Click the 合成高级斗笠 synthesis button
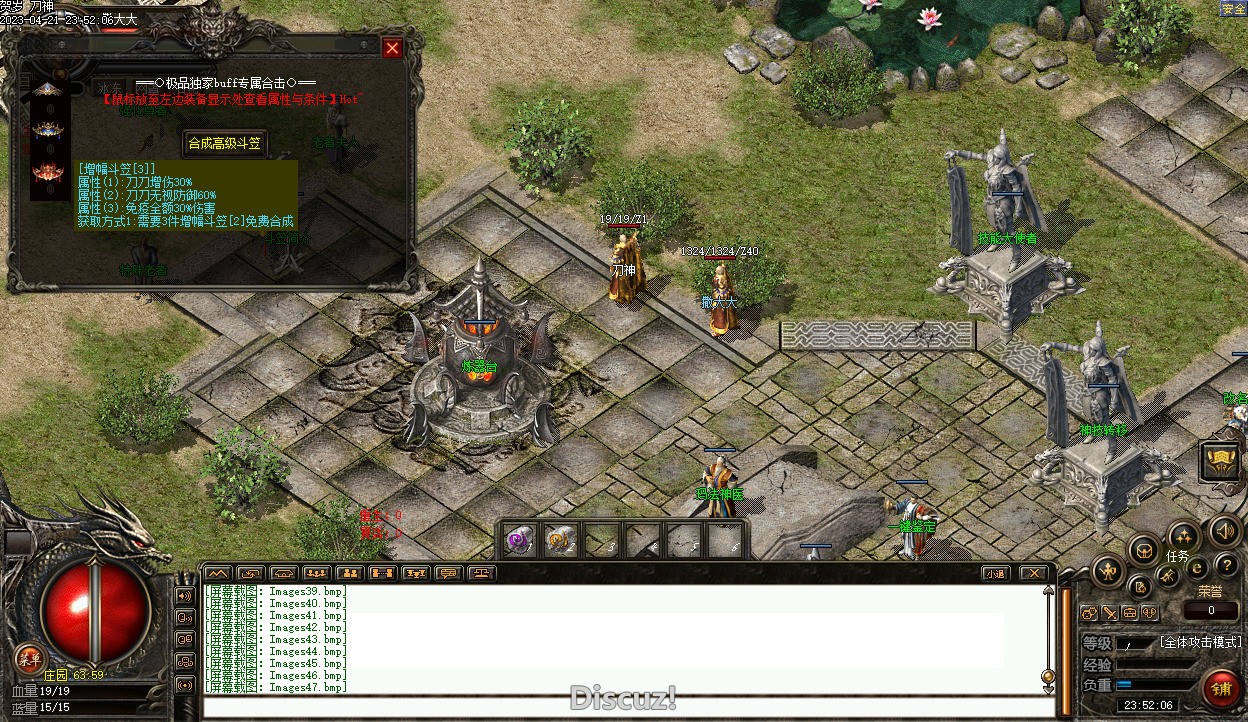1248x722 pixels. [225, 143]
